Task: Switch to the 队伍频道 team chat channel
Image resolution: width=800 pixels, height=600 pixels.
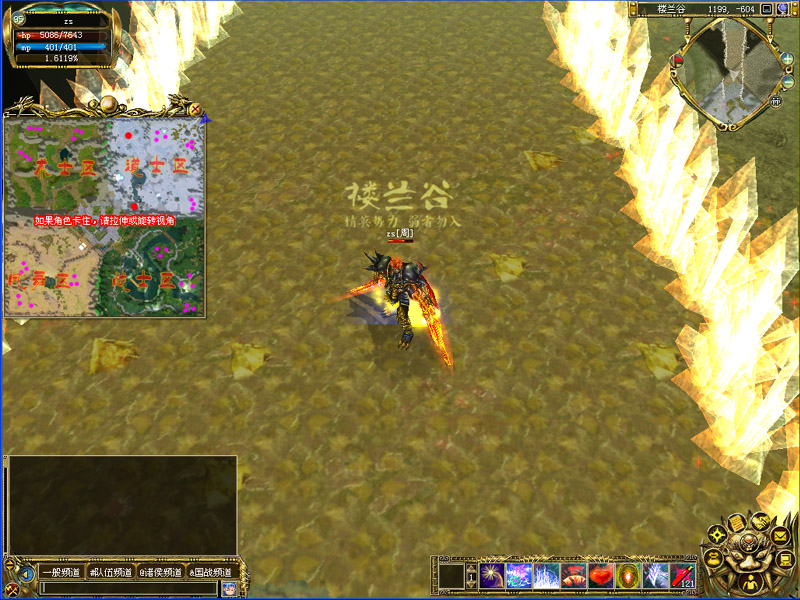Action: point(110,572)
